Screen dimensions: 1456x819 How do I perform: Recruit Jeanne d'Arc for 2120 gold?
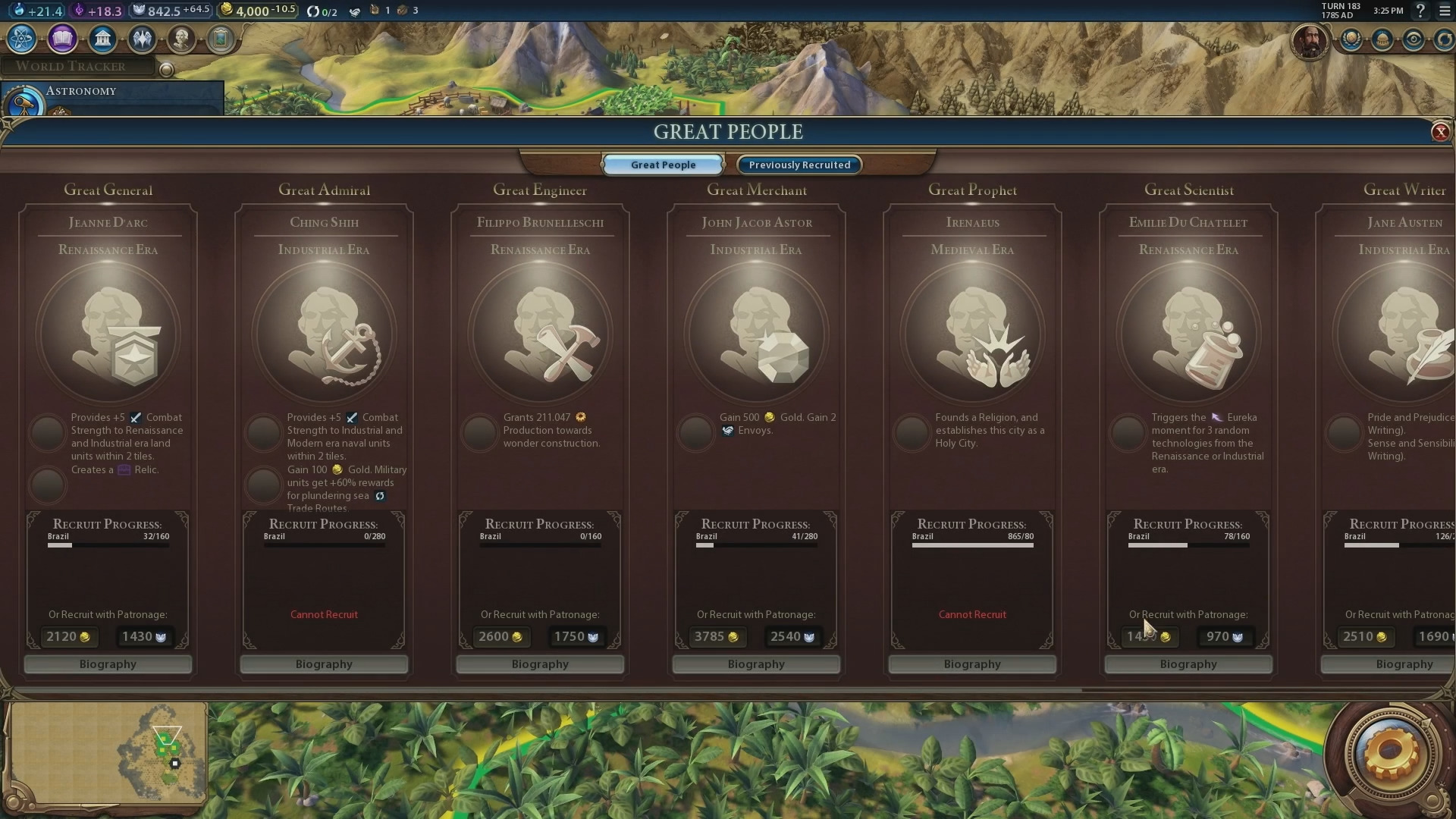68,637
